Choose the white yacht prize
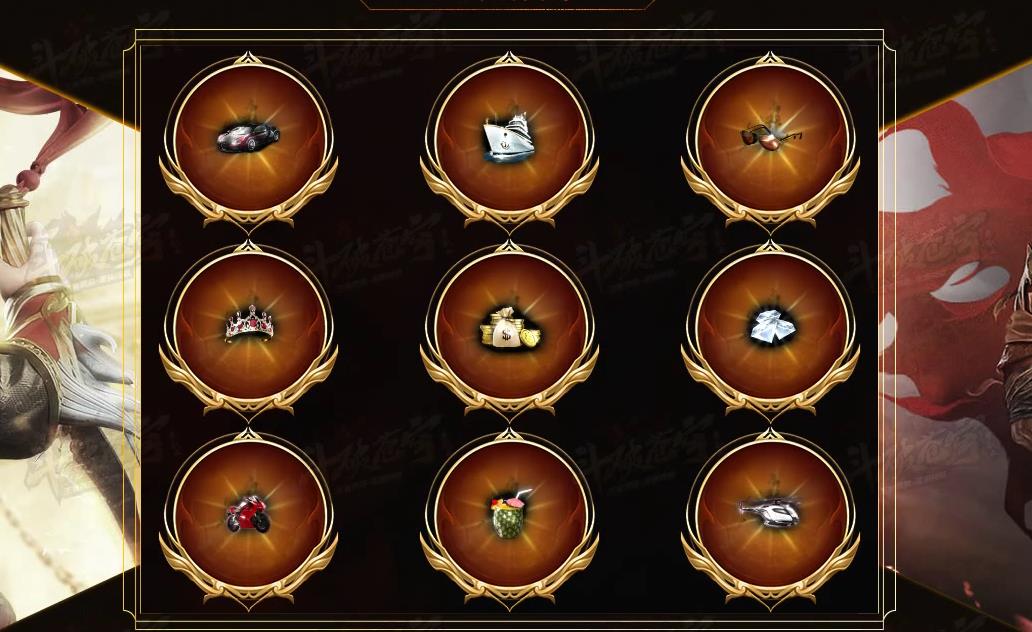The height and width of the screenshot is (632, 1032). pos(509,138)
